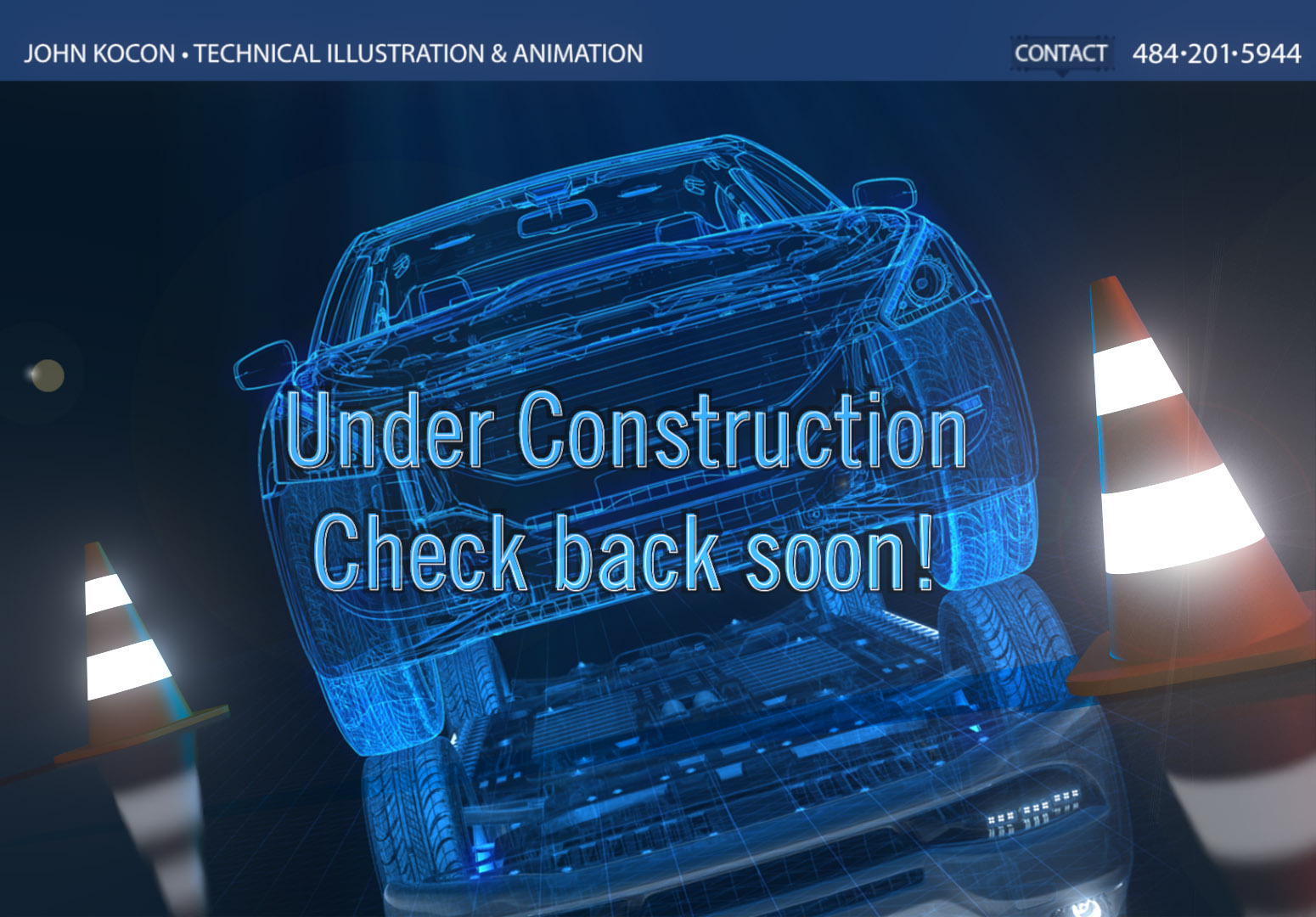Click the TECHNICAL ILLUSTRATION & ANIMATION header text
The image size is (1316, 917).
pos(416,53)
